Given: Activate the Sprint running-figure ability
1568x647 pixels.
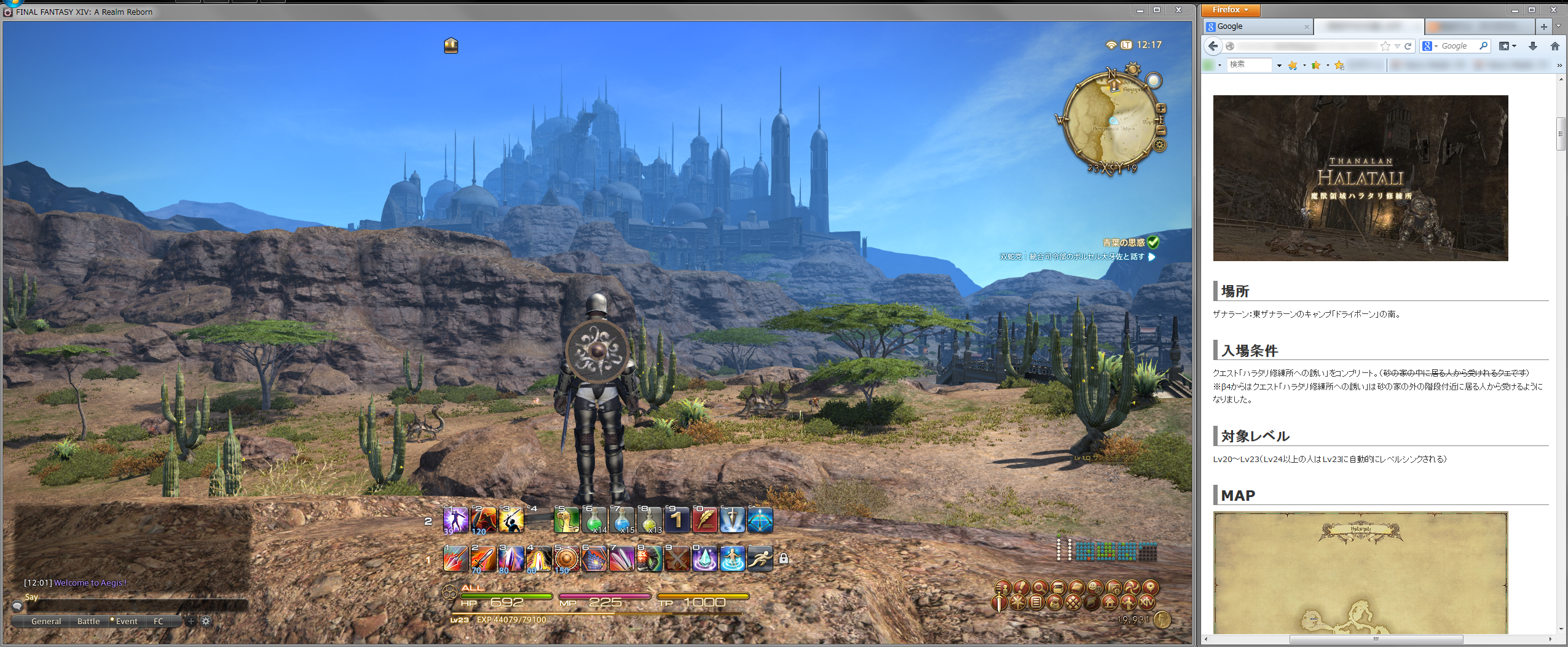Looking at the screenshot, I should click(x=760, y=559).
